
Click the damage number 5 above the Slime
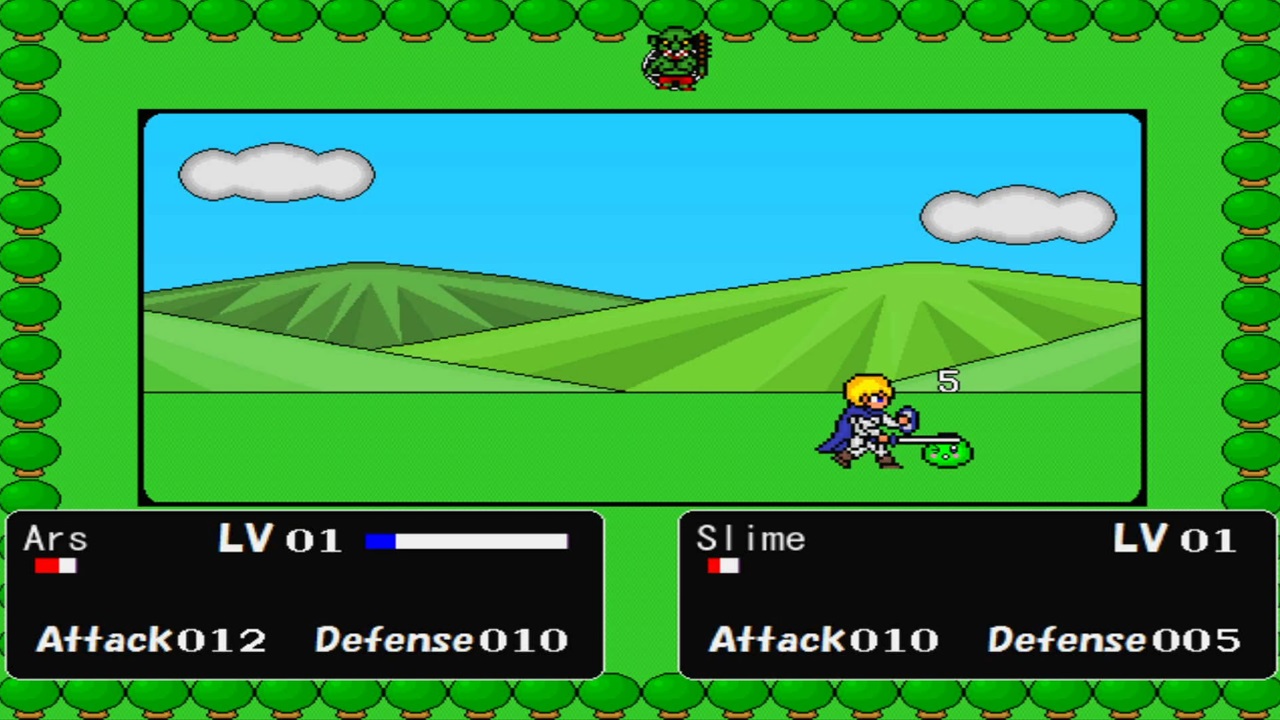pos(946,381)
